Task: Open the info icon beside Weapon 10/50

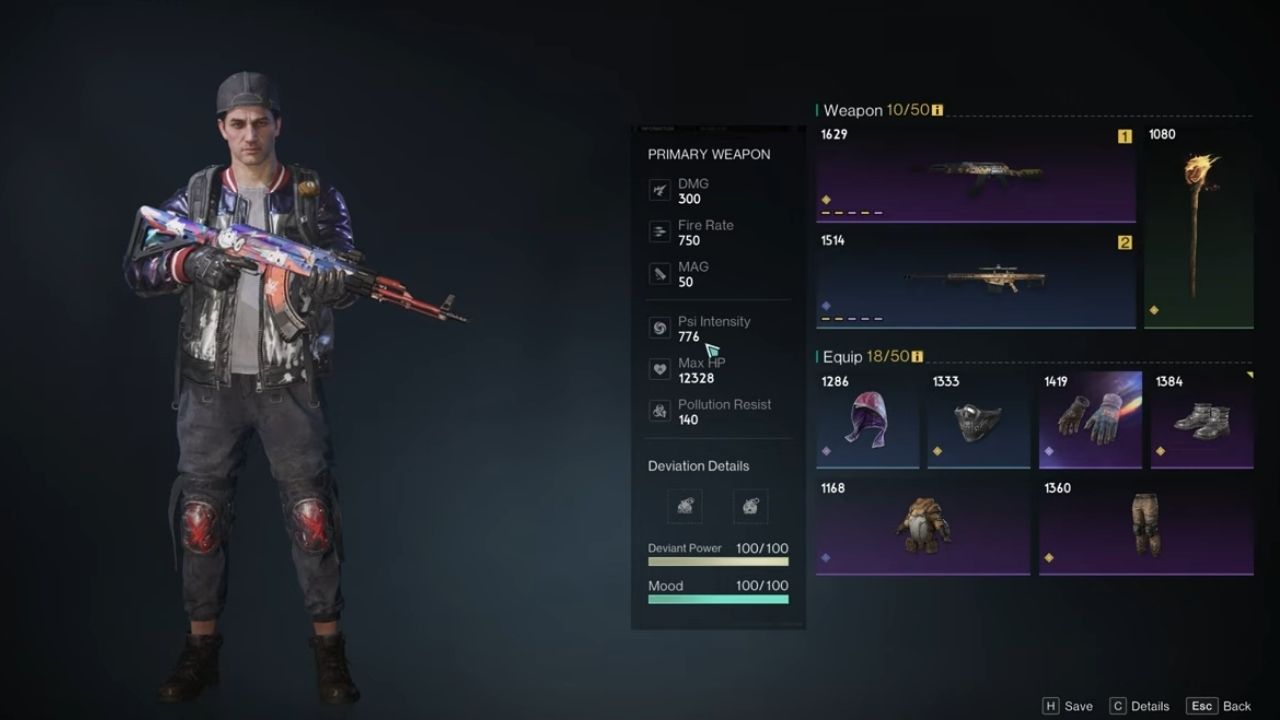Action: coord(937,111)
